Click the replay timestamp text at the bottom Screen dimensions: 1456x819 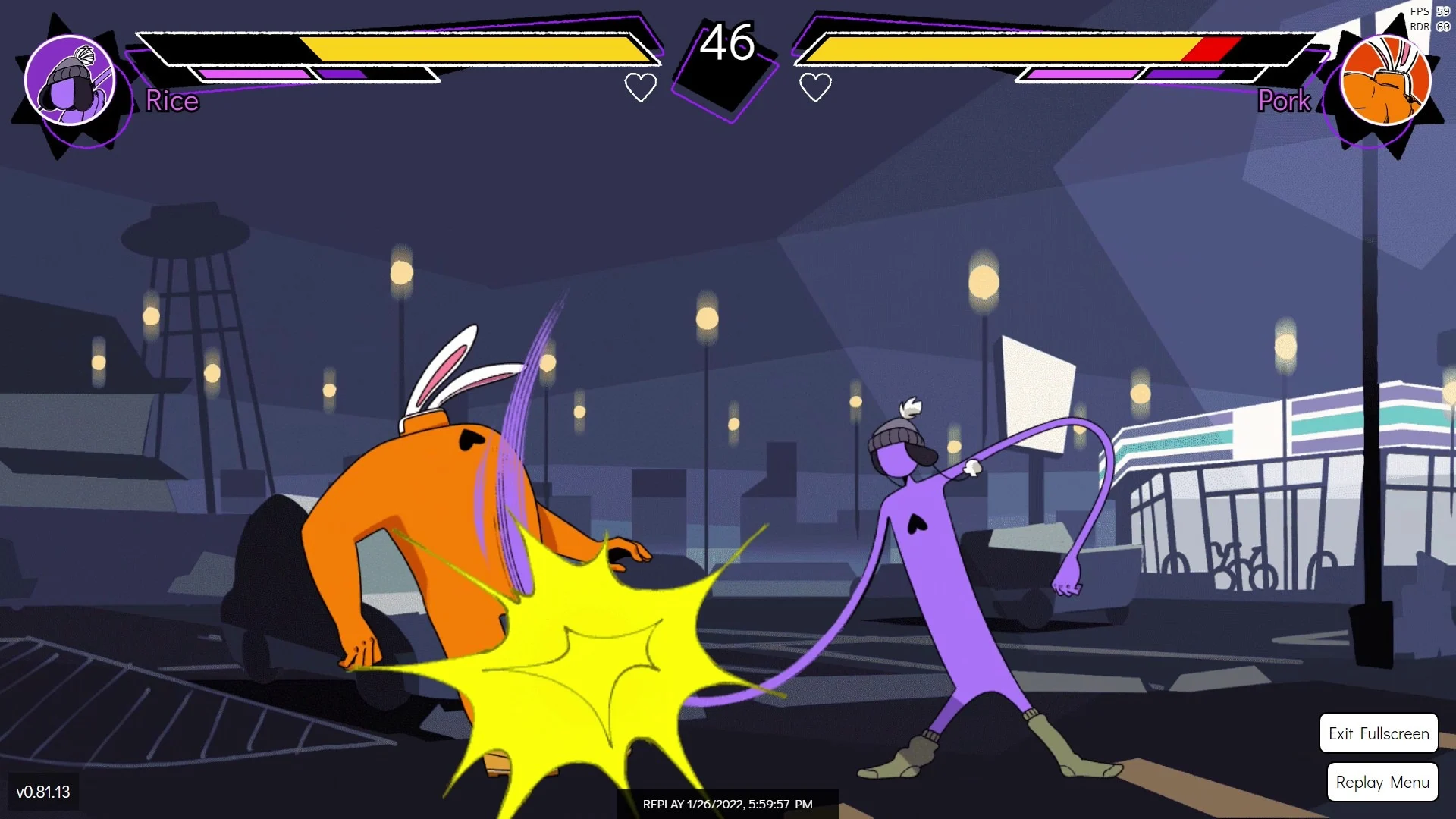pos(726,805)
